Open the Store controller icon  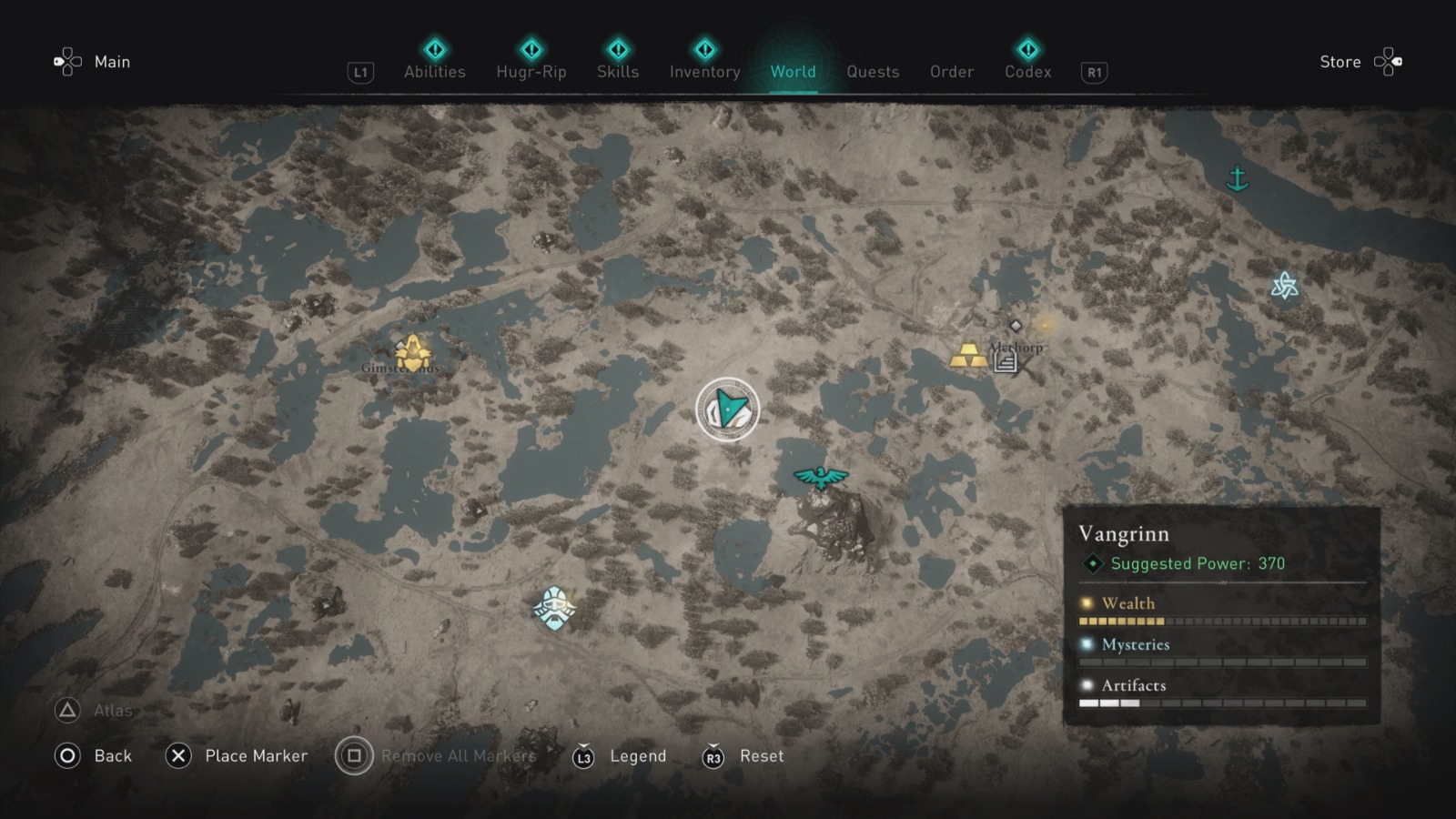tap(1389, 61)
